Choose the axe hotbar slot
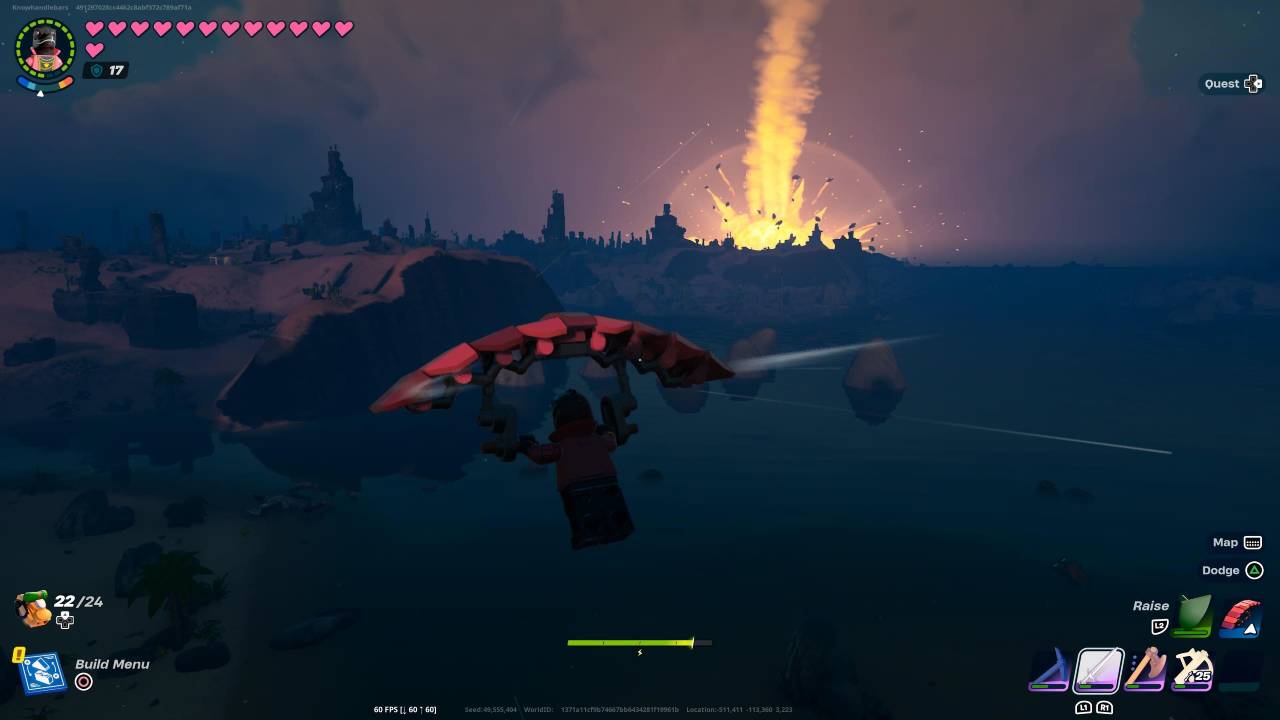 pyautogui.click(x=1146, y=669)
